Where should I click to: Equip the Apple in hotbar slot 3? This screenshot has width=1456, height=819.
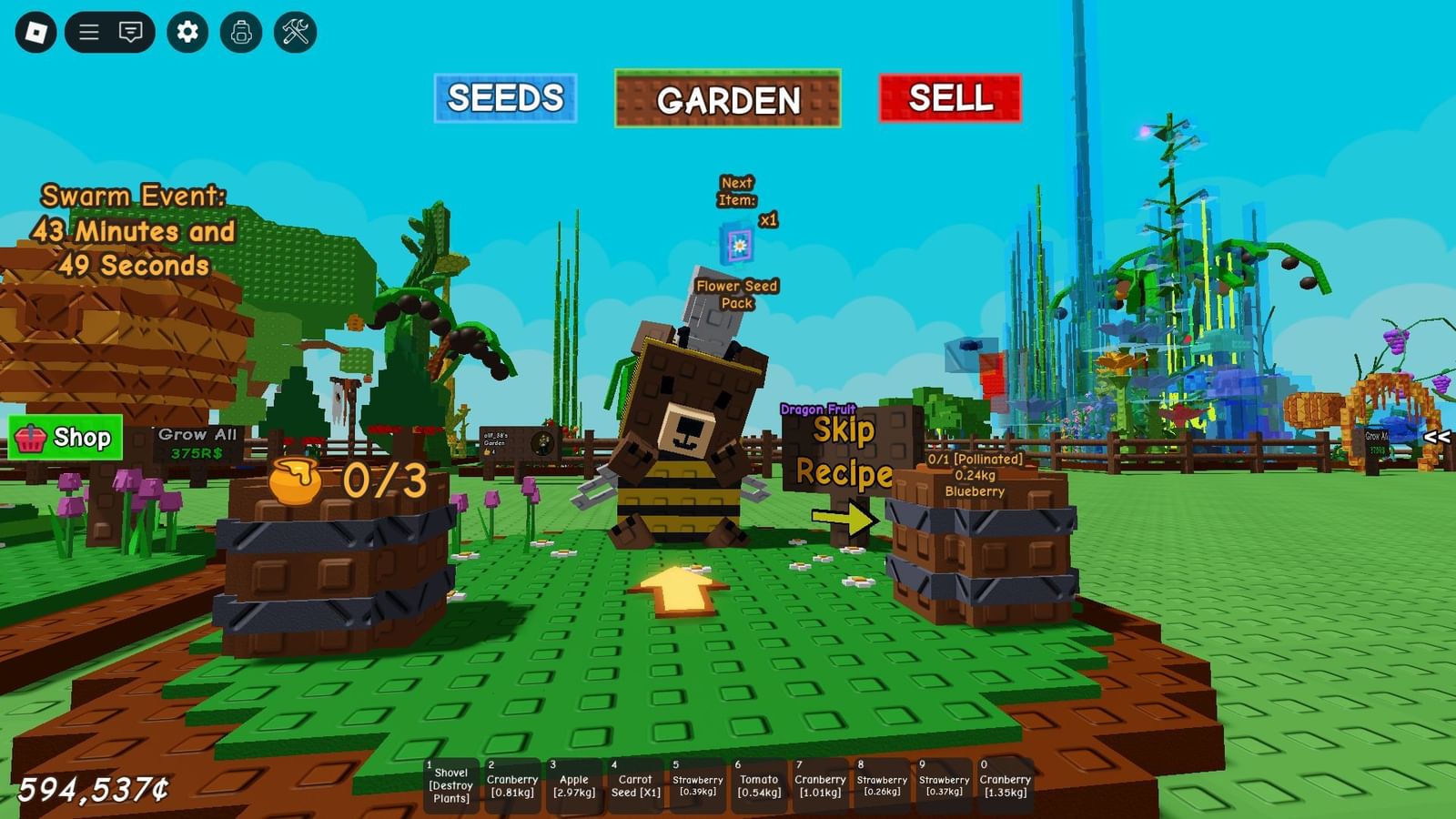tap(574, 784)
